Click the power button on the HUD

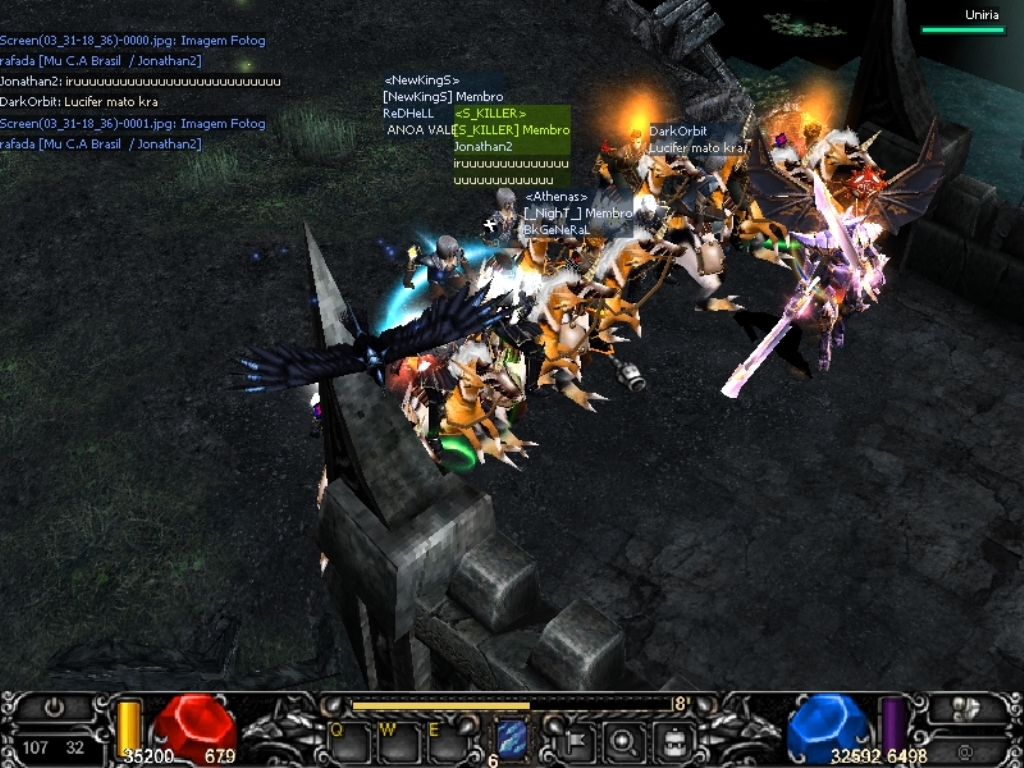click(54, 708)
